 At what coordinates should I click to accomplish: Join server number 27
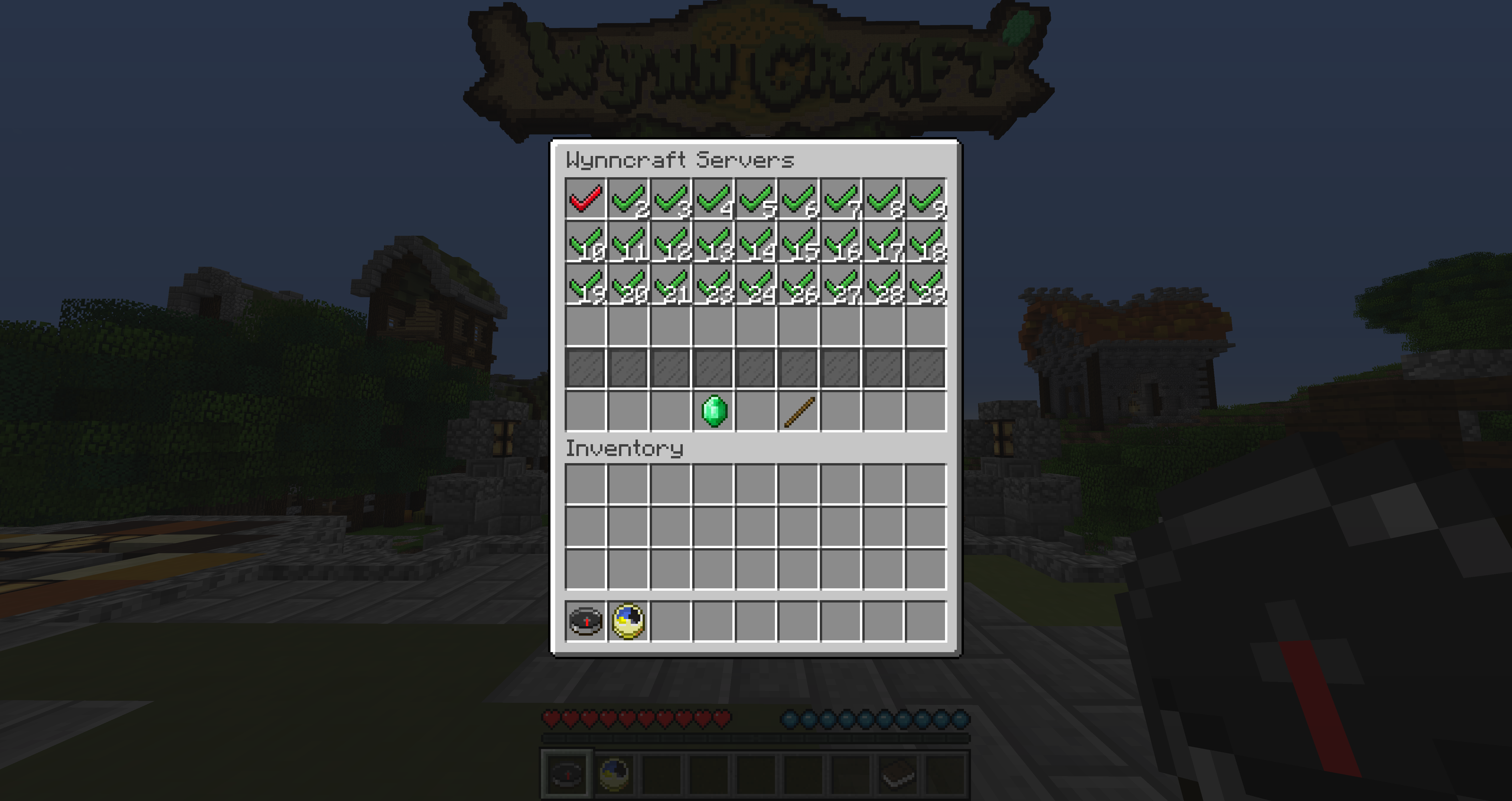point(841,285)
